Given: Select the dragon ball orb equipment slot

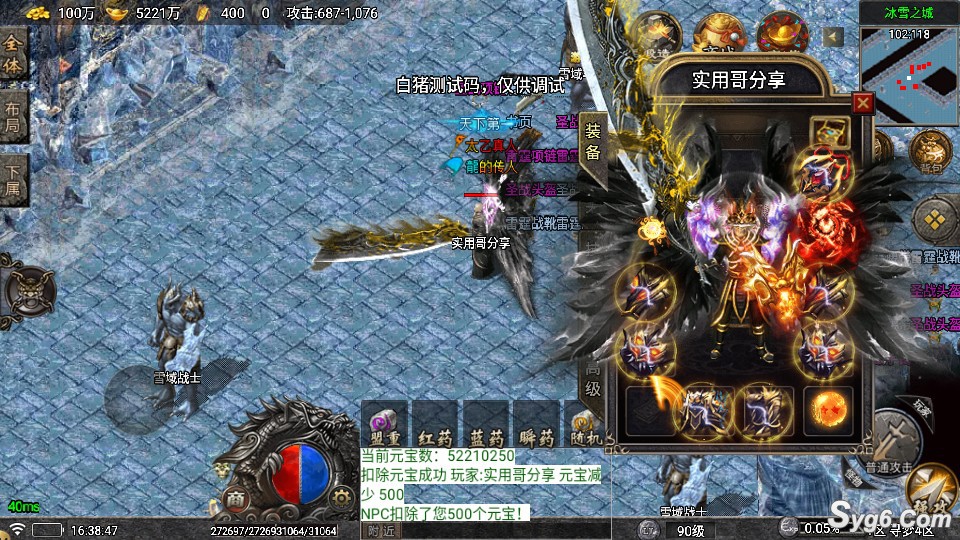Looking at the screenshot, I should (828, 411).
